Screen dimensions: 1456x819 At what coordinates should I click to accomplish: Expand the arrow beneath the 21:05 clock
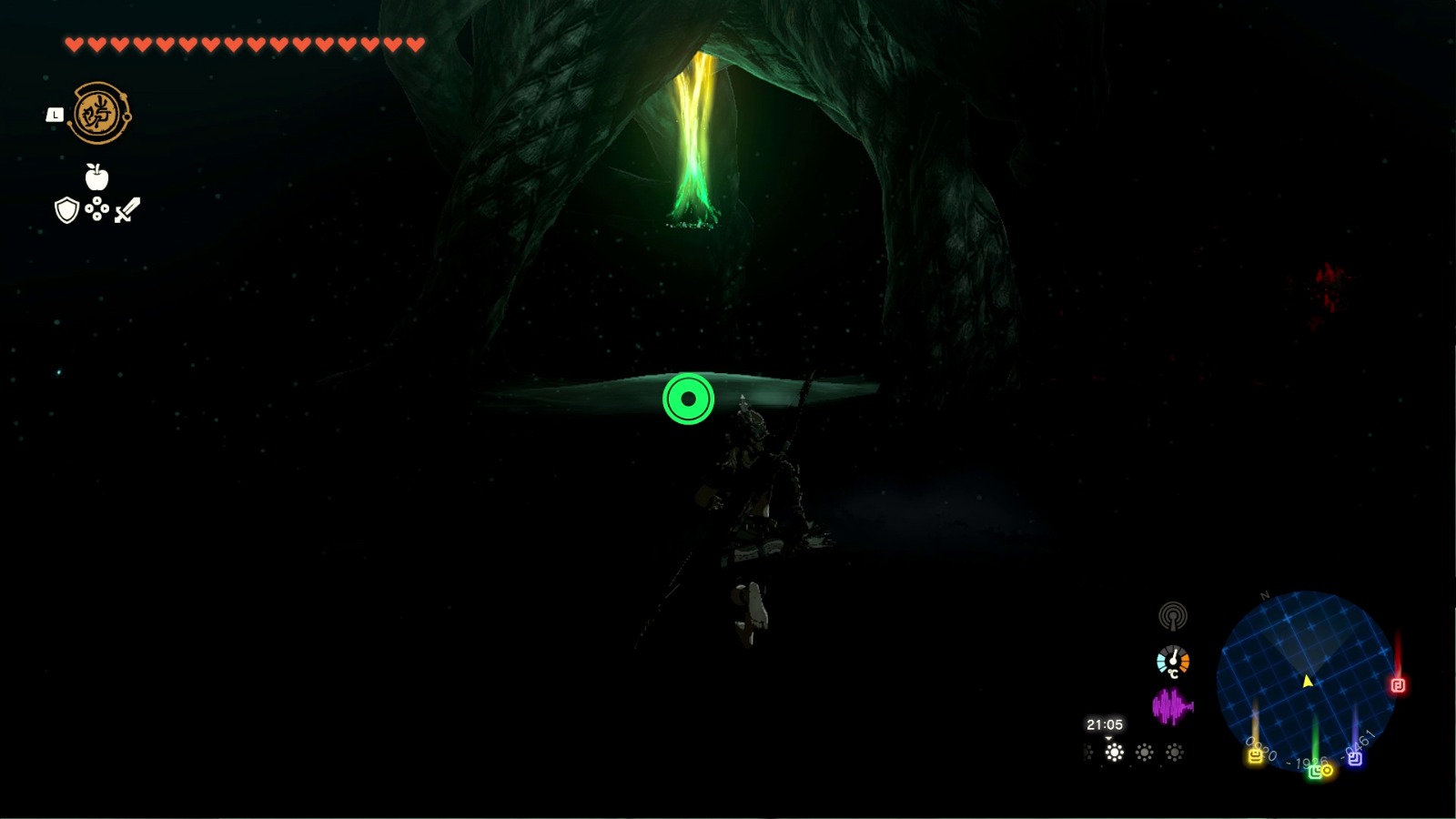tap(1108, 740)
